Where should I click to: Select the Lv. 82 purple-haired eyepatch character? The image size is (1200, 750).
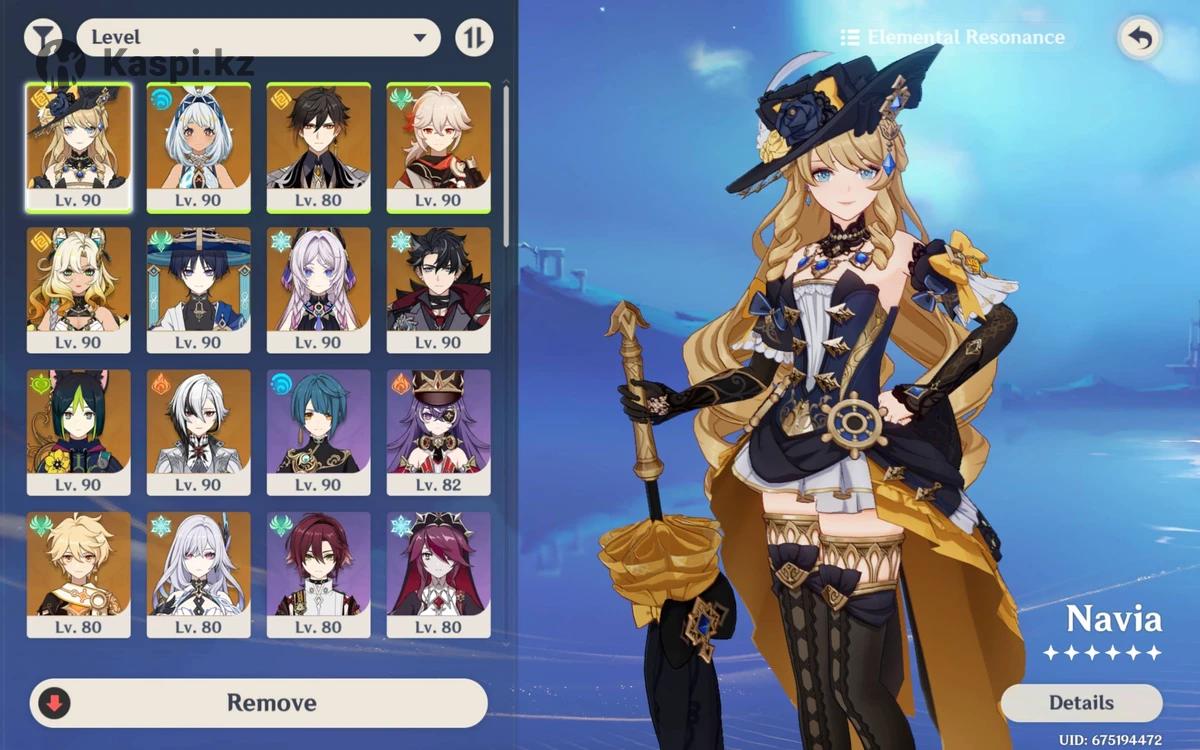(438, 432)
